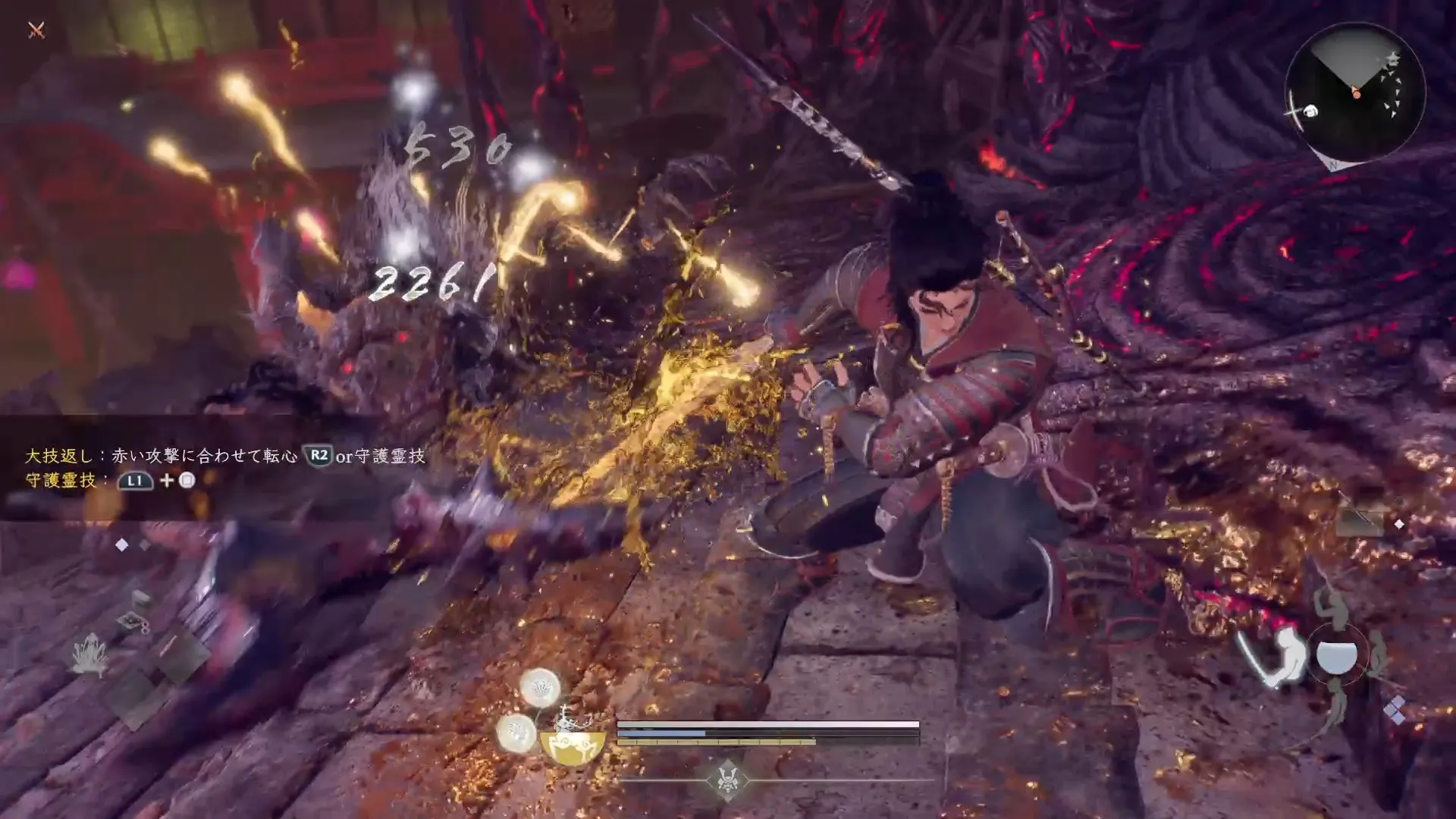The height and width of the screenshot is (819, 1456).
Task: Select the spirit stone crystal item
Action: [x=89, y=654]
